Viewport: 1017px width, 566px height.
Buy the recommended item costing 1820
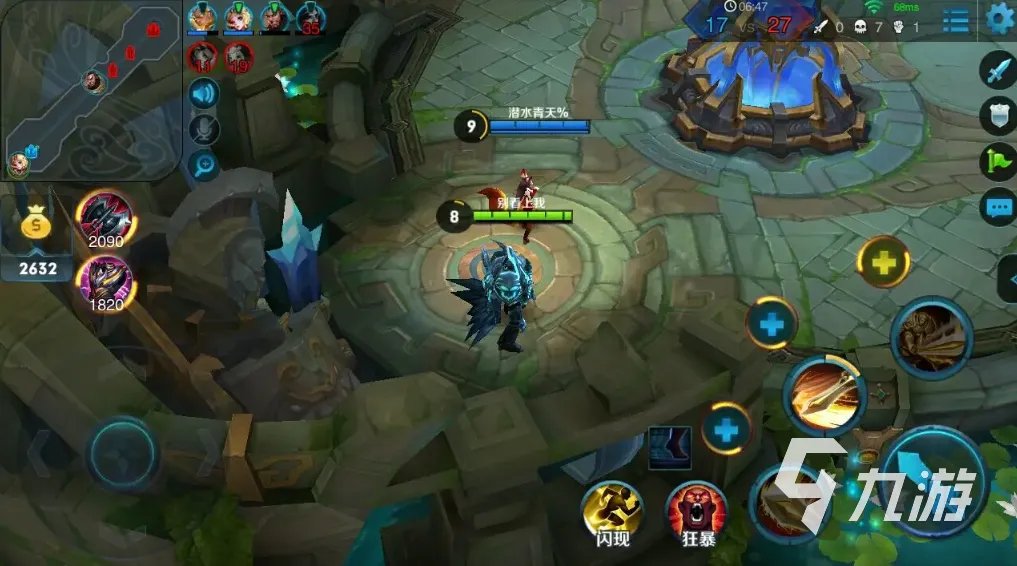coord(105,281)
